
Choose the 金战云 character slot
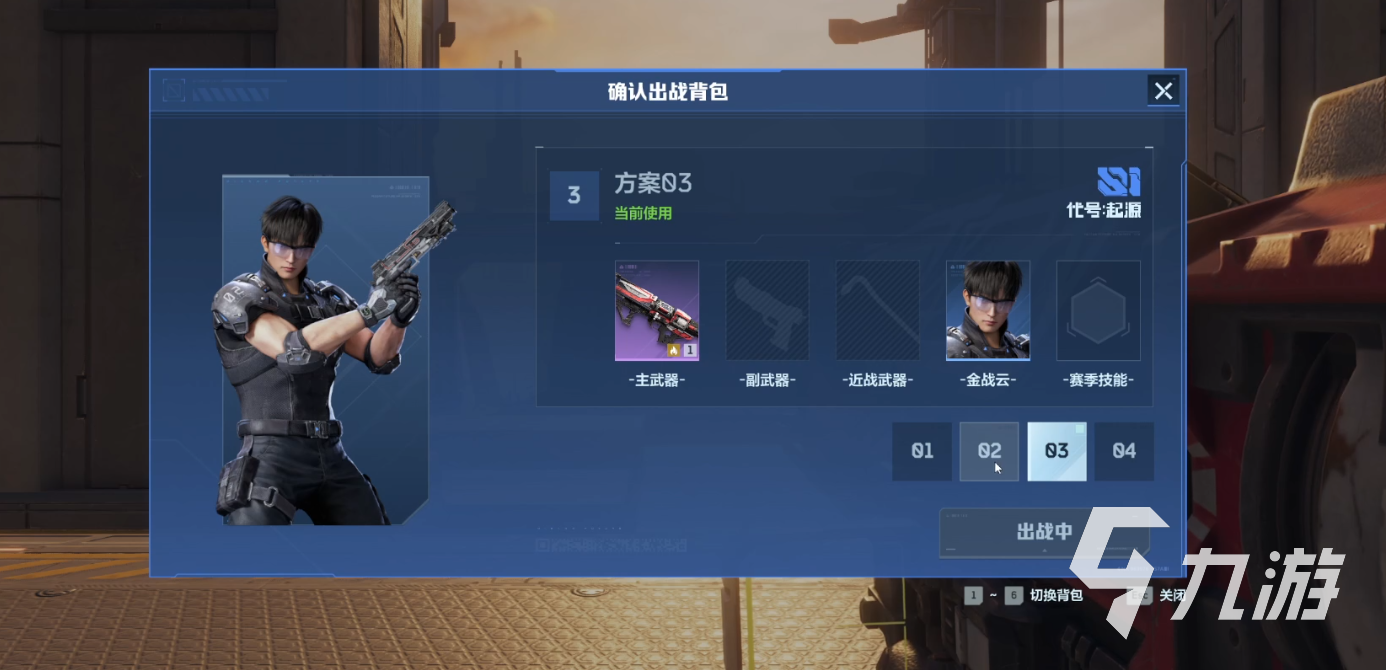coord(988,311)
